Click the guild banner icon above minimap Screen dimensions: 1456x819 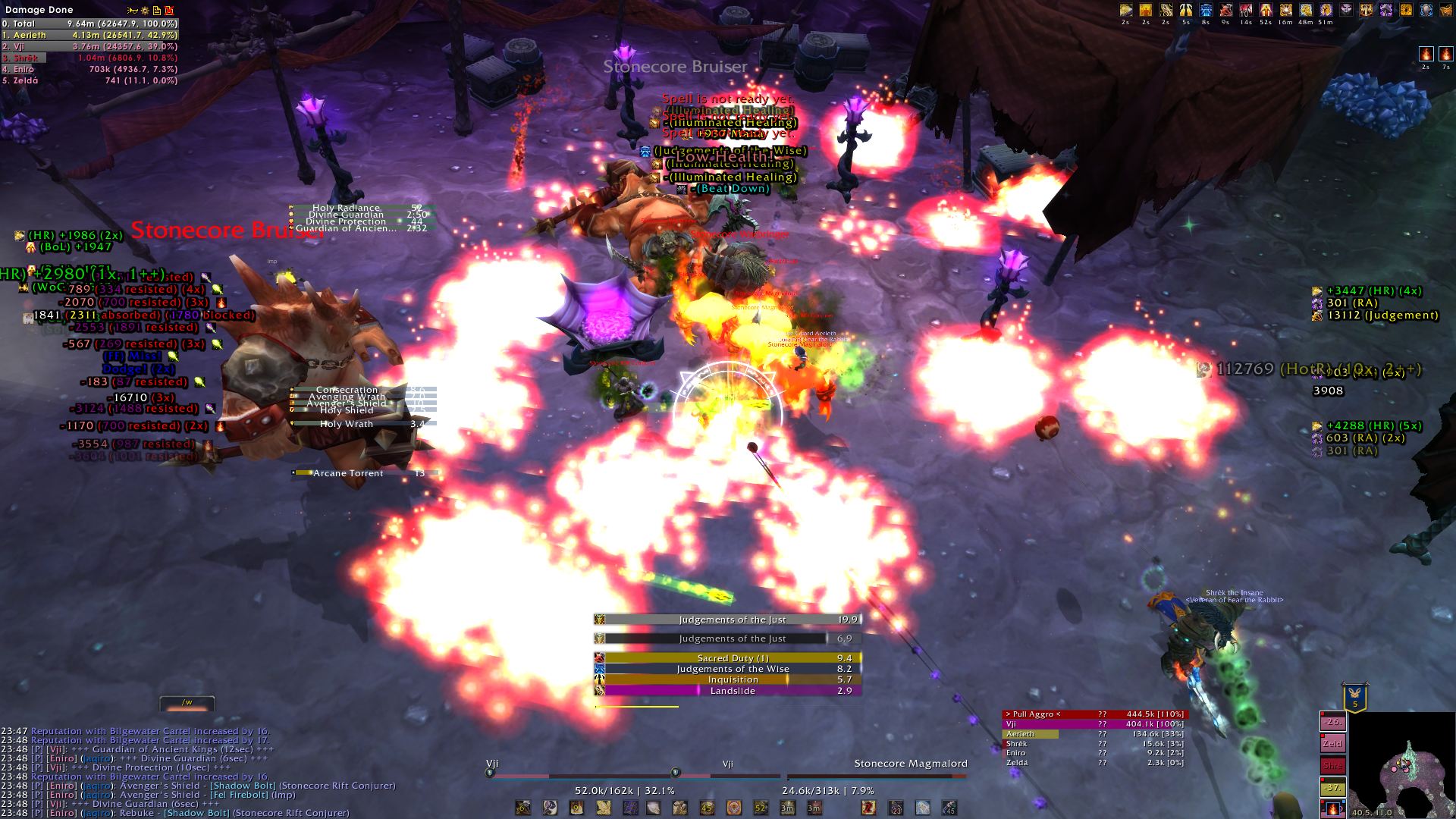[1355, 697]
